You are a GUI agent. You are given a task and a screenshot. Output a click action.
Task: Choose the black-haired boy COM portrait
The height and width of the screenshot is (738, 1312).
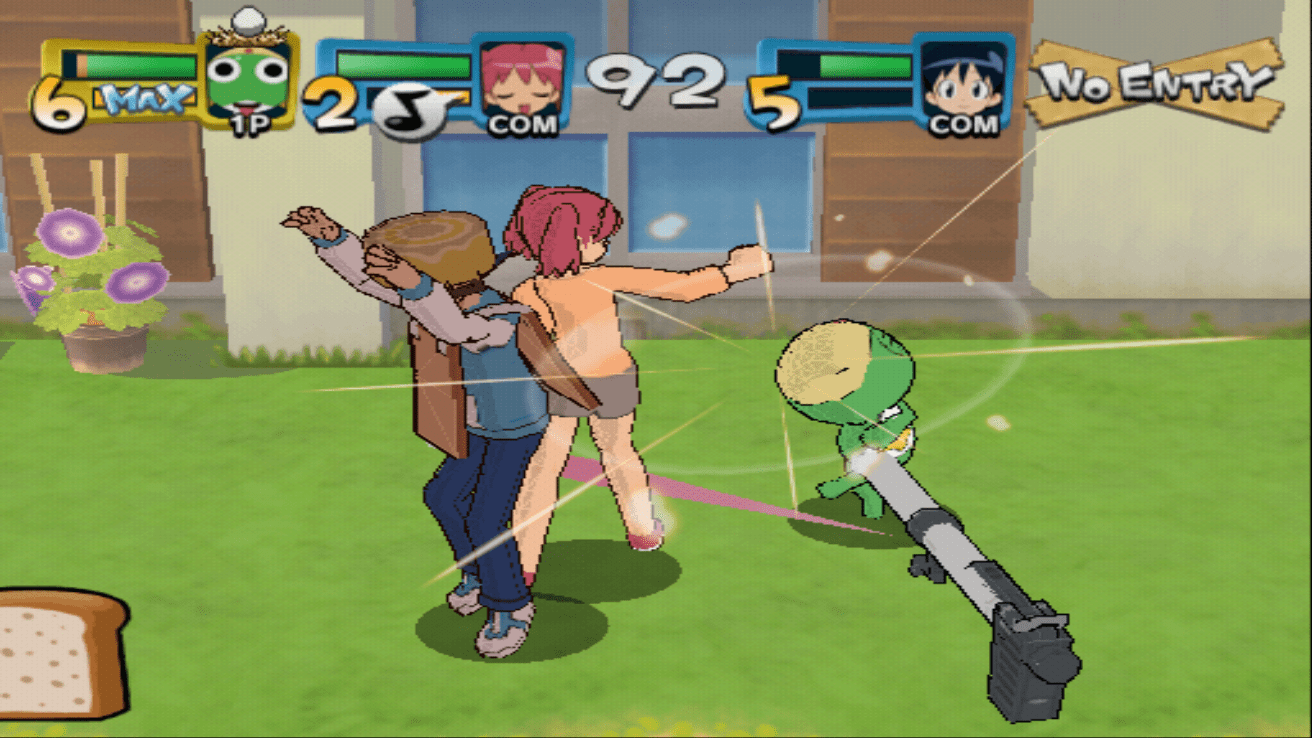click(961, 82)
